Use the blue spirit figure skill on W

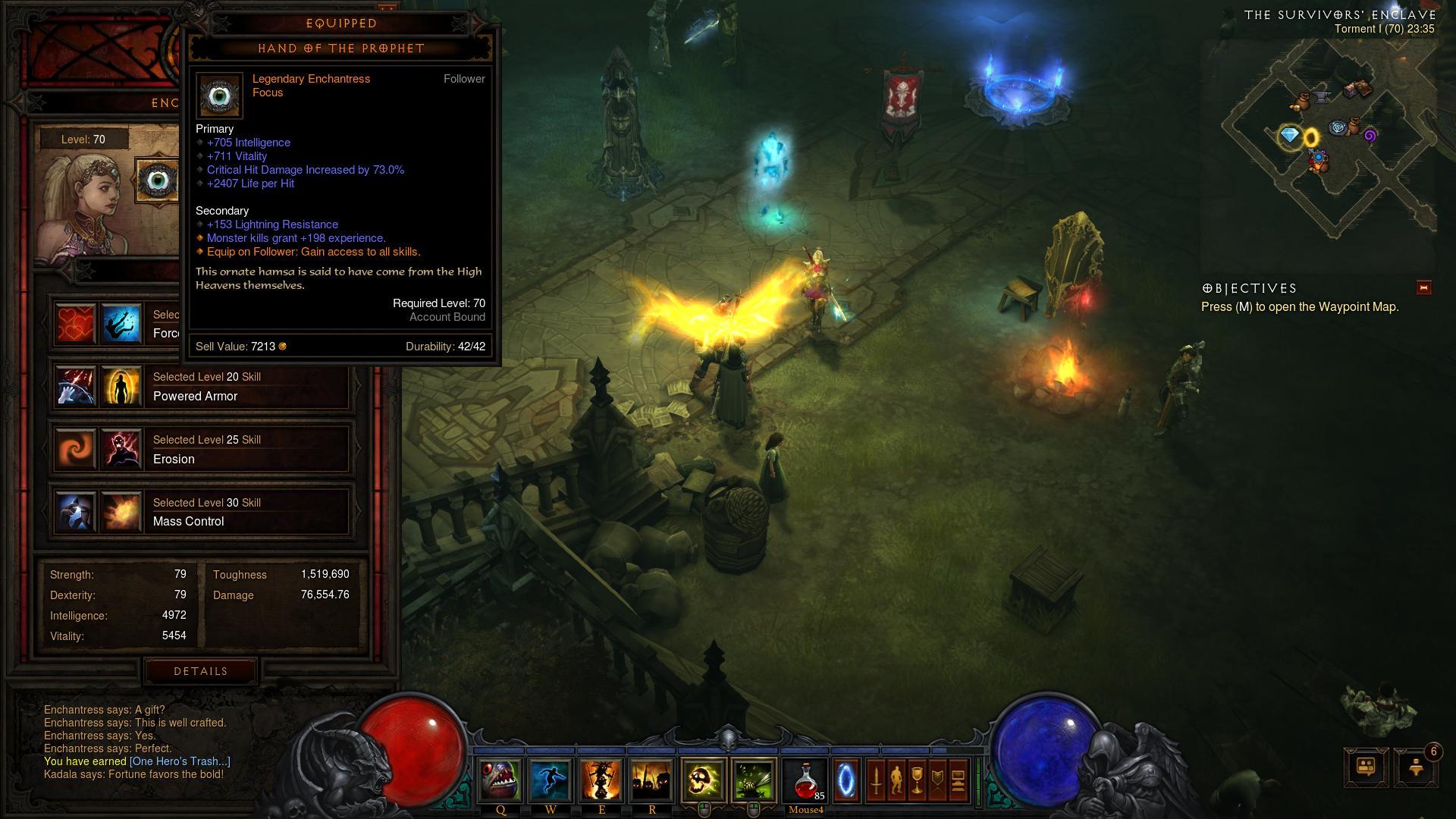551,780
